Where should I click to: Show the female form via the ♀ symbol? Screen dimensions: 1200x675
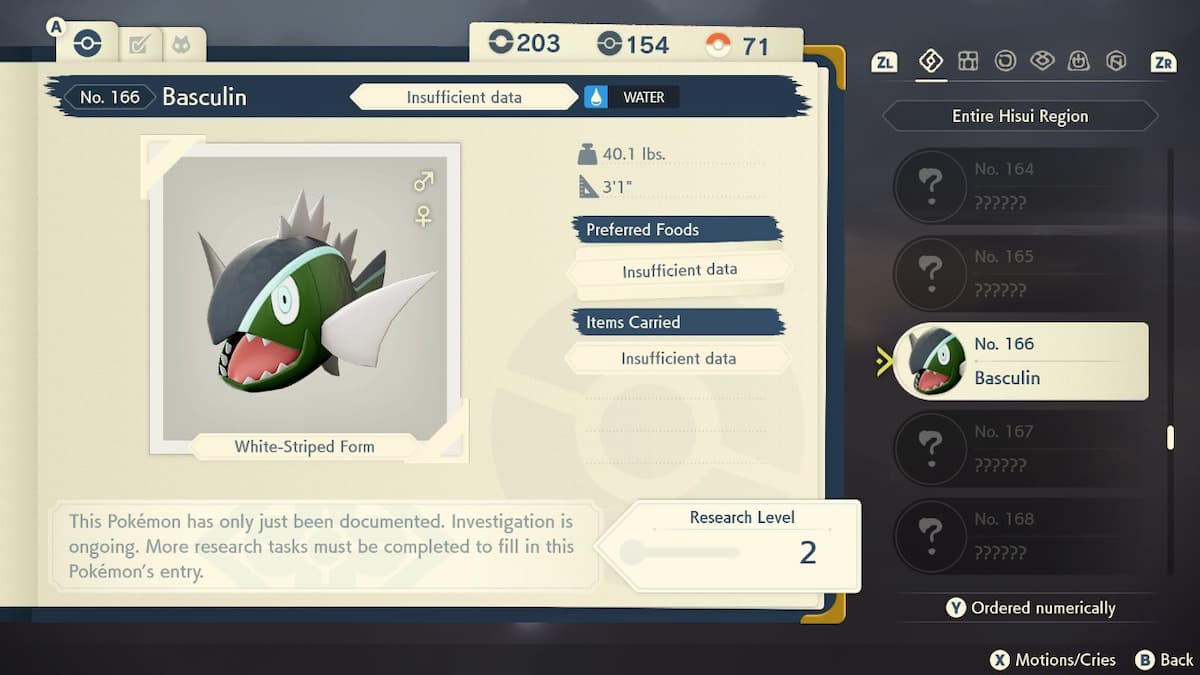423,216
